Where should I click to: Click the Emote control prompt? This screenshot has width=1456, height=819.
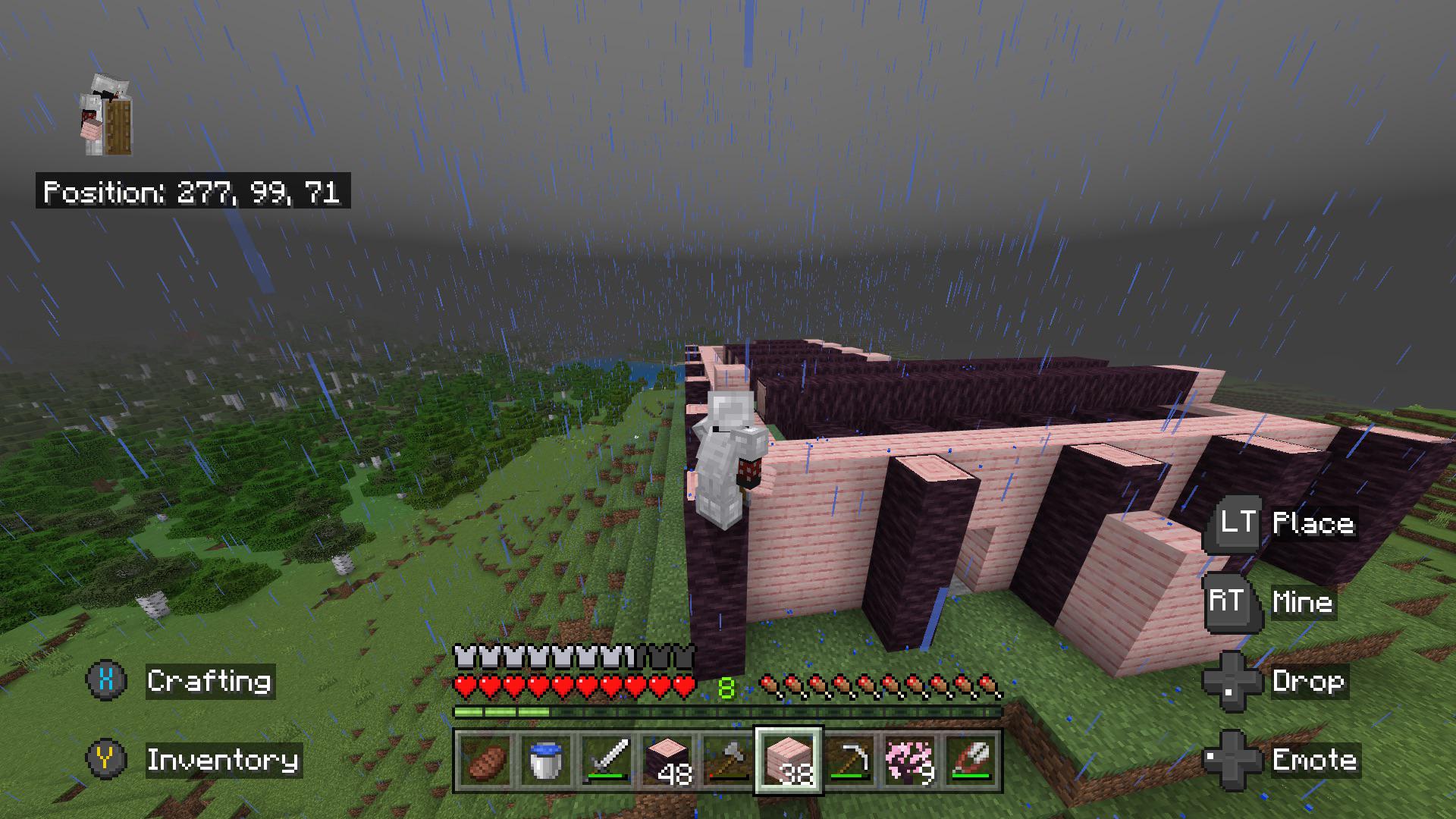1316,760
